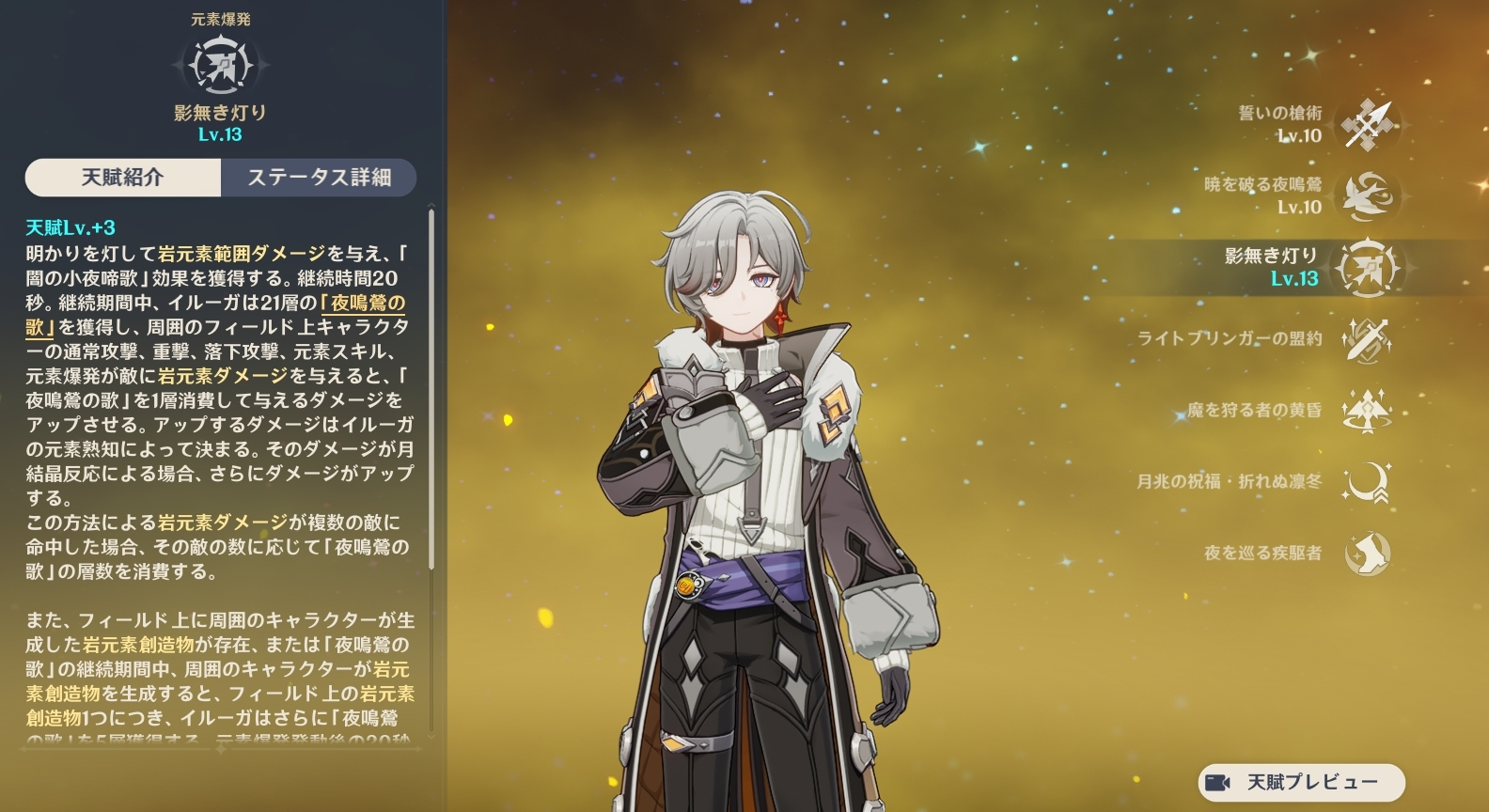
Task: Play the 天賦プレビュー talent preview
Action: [1301, 782]
